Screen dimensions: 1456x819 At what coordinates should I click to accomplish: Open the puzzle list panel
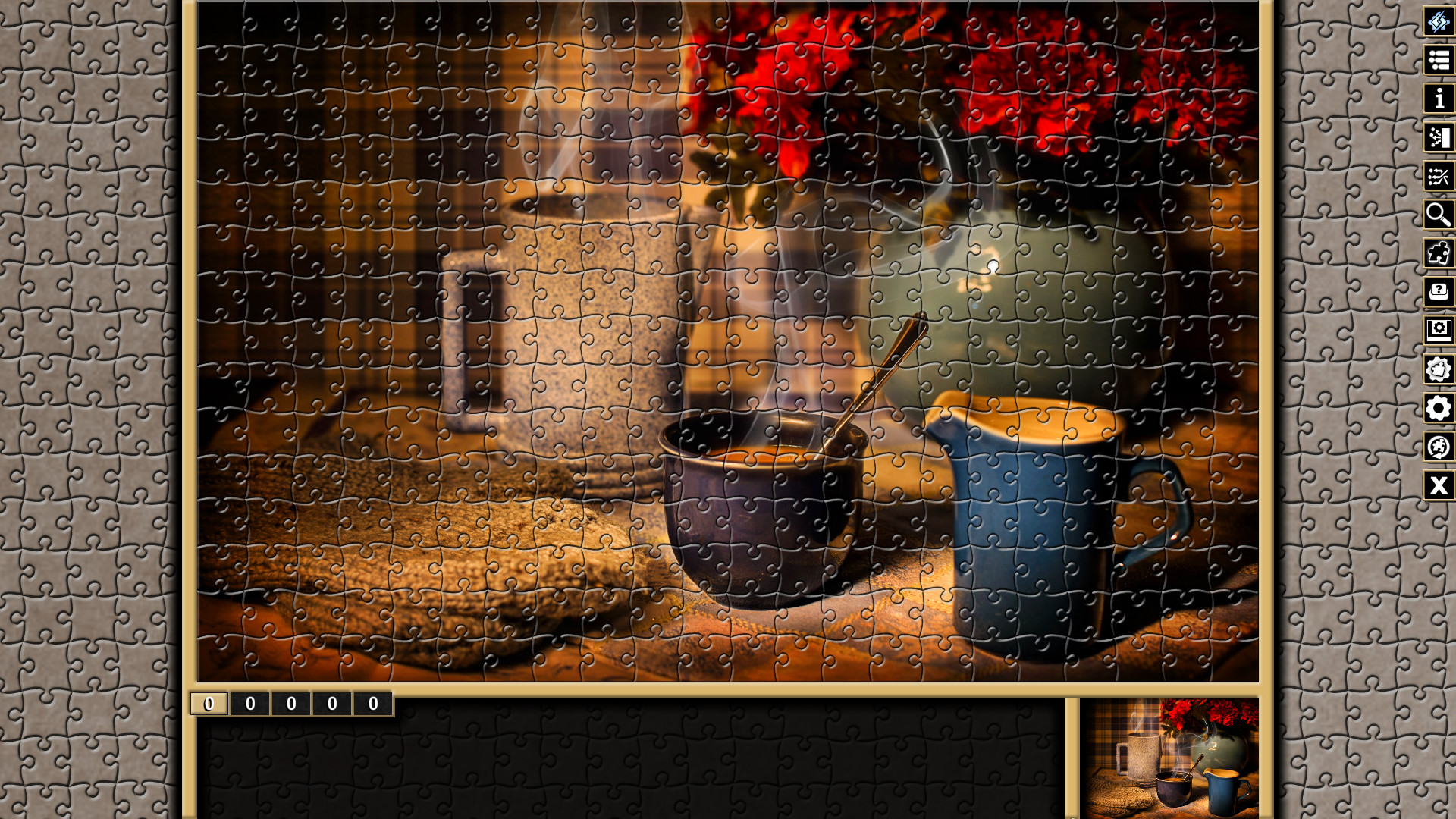pyautogui.click(x=1439, y=60)
